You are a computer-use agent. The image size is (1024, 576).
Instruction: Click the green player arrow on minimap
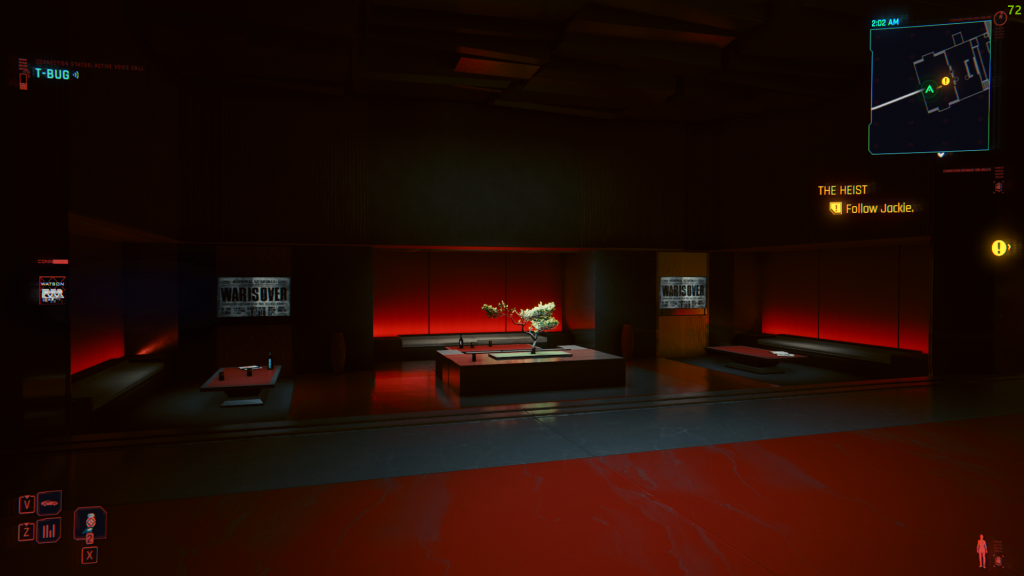929,89
